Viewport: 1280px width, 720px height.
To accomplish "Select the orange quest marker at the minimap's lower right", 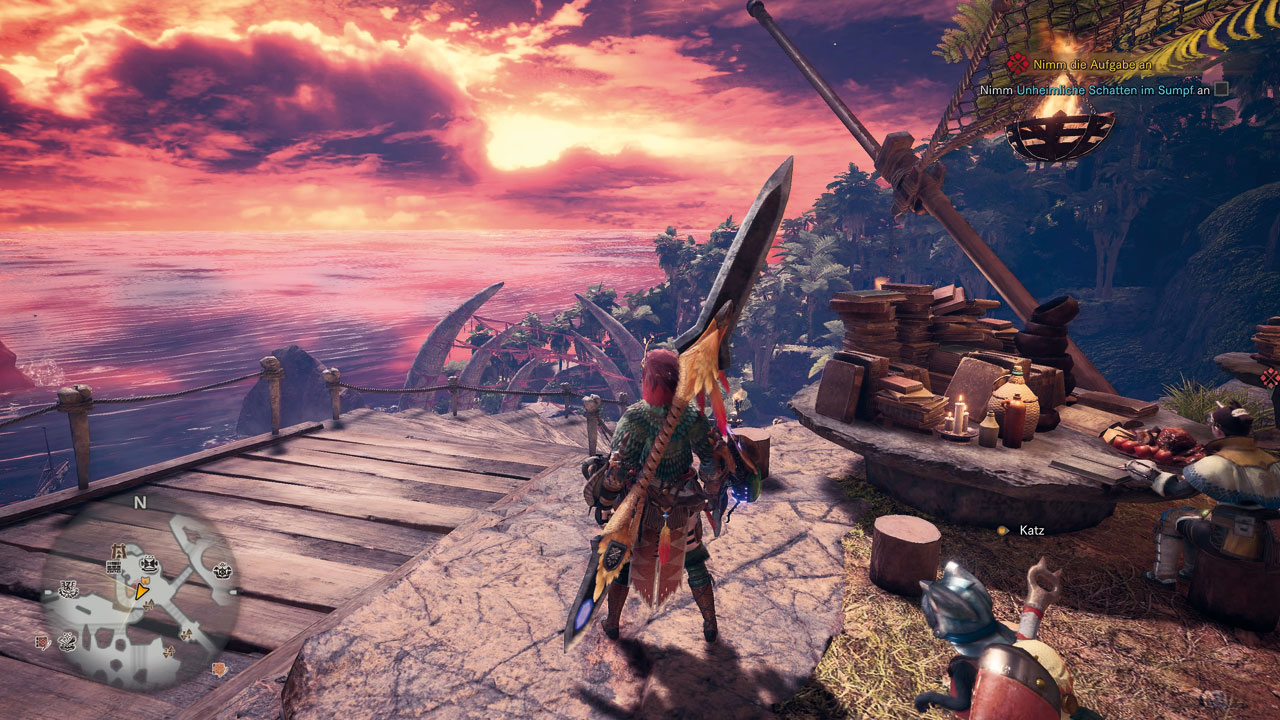I will (x=217, y=668).
